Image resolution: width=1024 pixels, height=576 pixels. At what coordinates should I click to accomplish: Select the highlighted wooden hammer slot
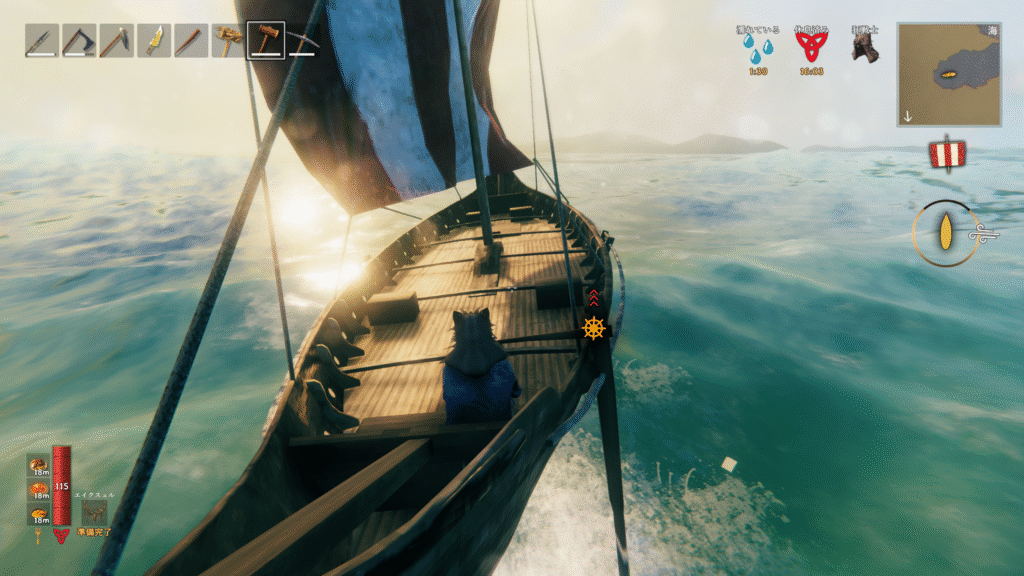tap(266, 40)
